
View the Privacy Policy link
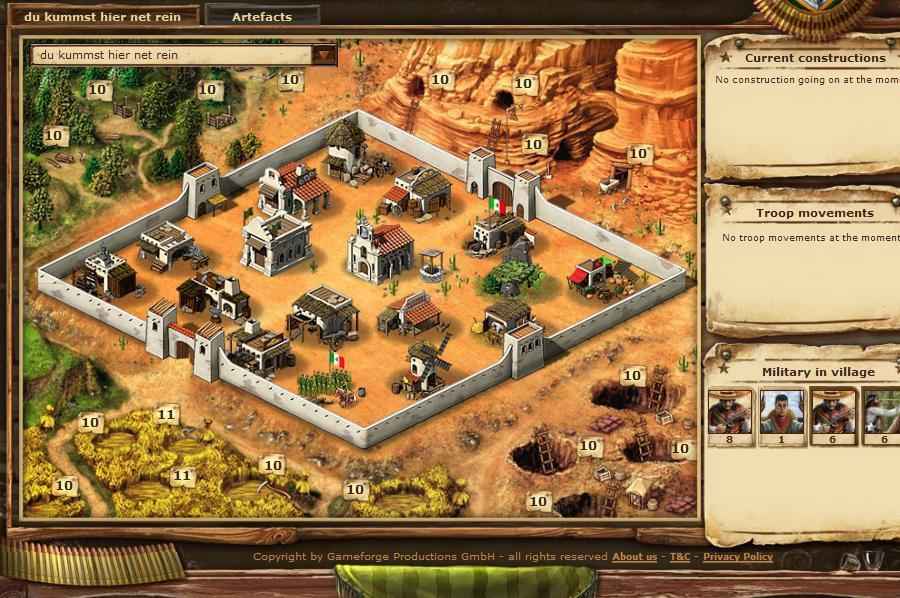[x=738, y=557]
